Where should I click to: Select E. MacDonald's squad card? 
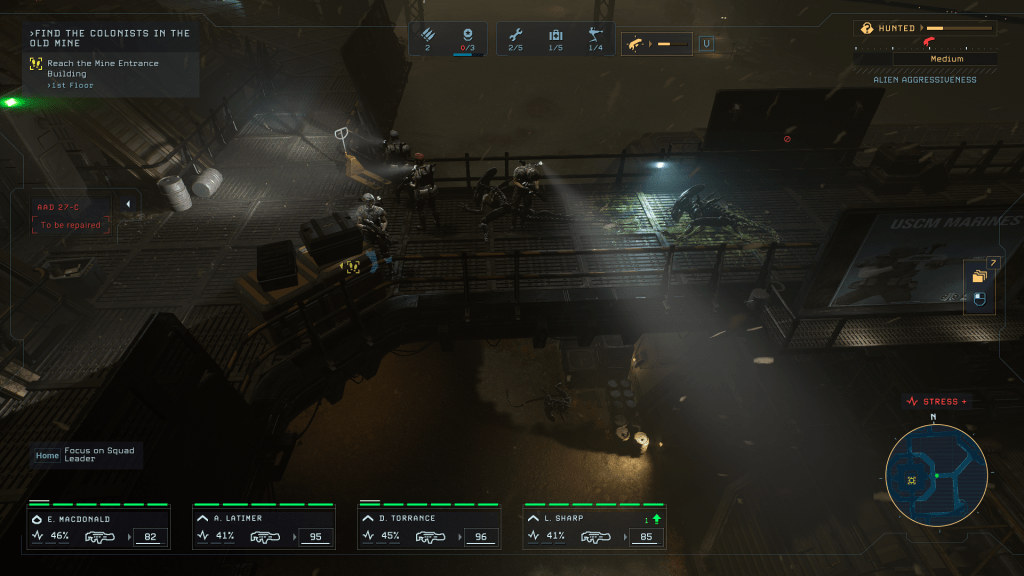pos(98,527)
